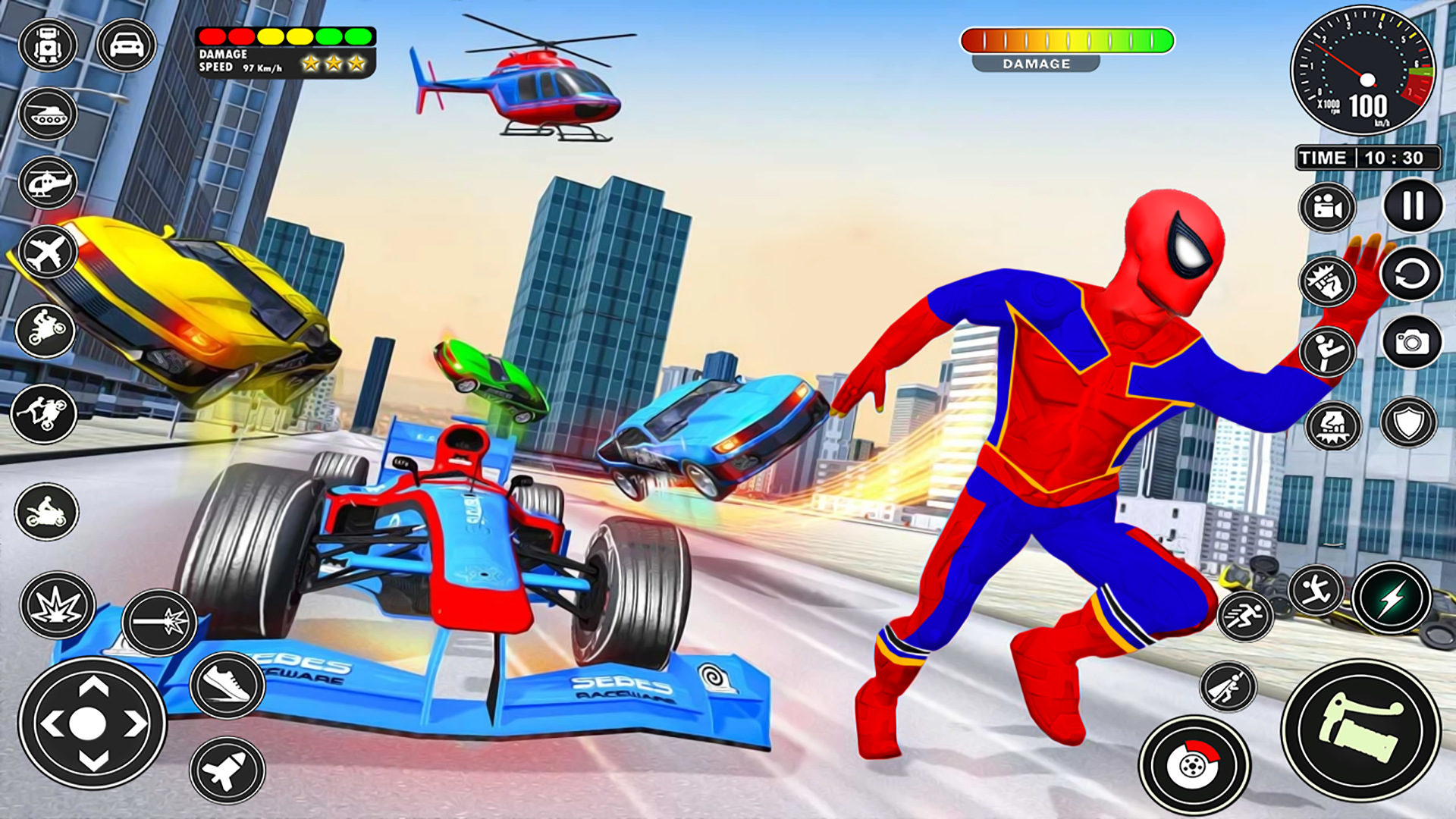
Task: Switch to the helicopter mode
Action: click(48, 183)
